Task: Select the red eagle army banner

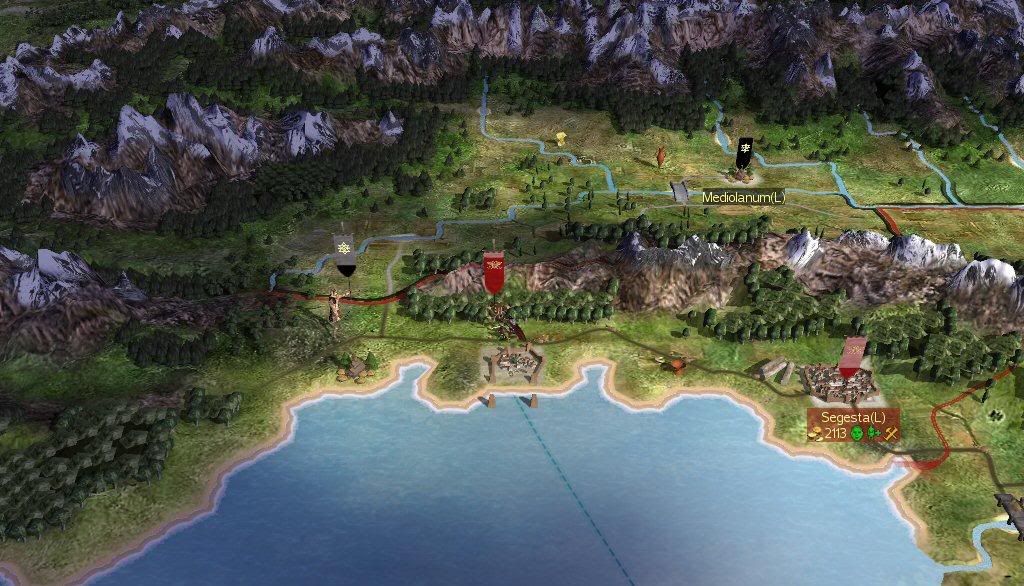Action: coord(493,272)
